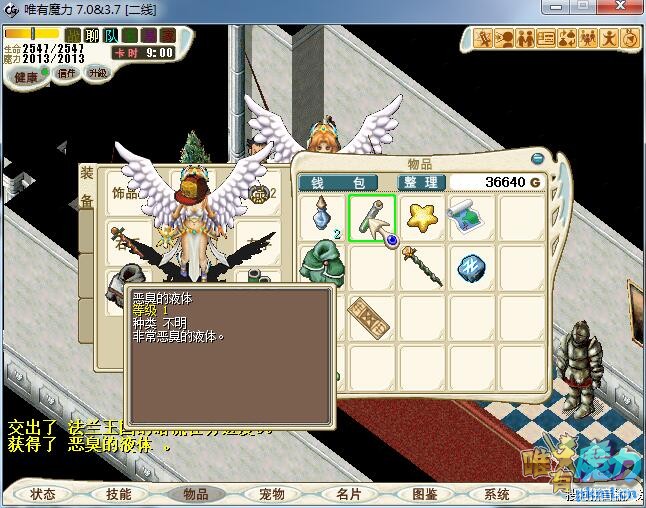
Task: Select the tan bandage item
Action: (371, 316)
